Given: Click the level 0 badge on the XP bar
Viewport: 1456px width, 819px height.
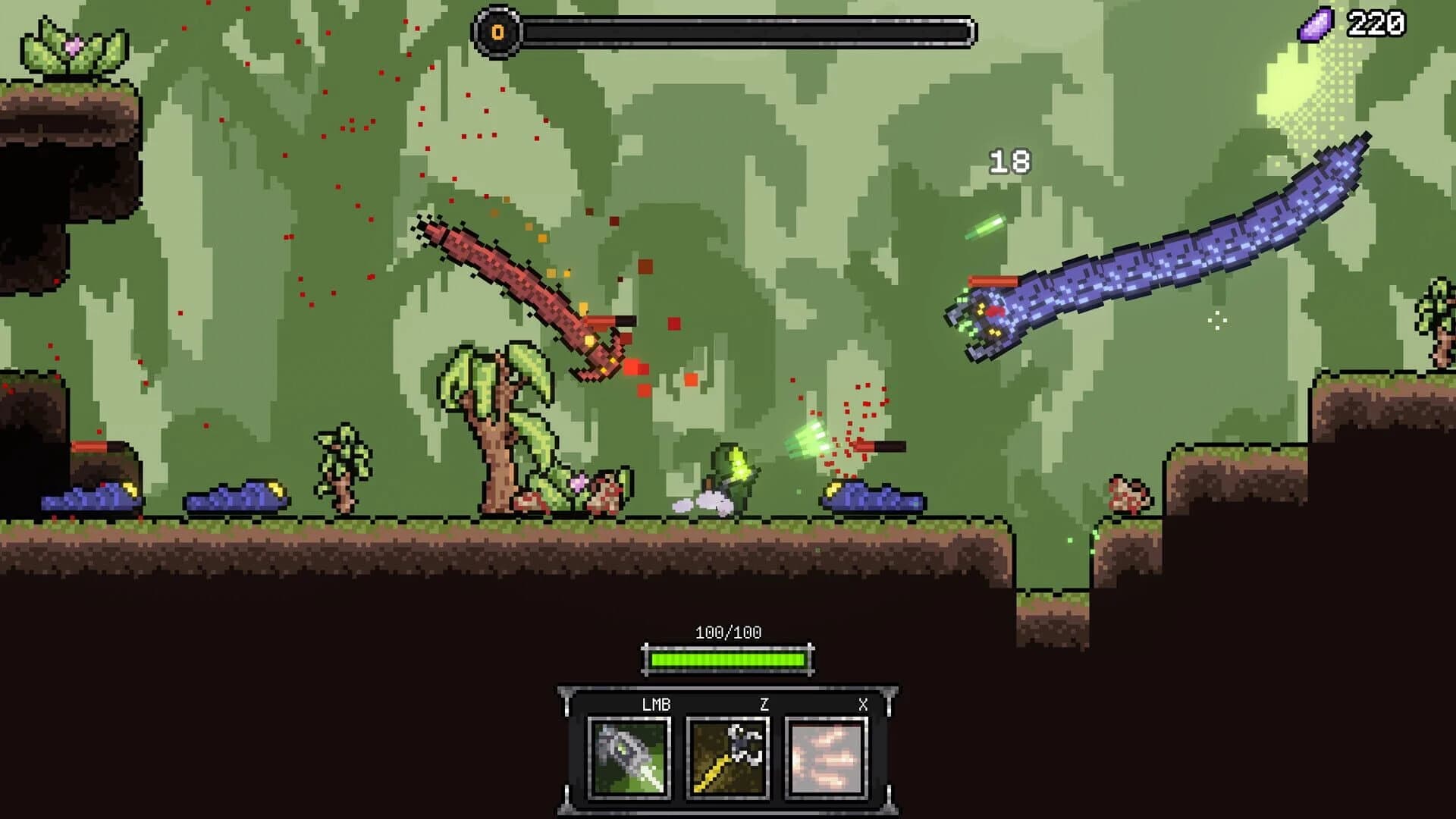Looking at the screenshot, I should click(497, 32).
